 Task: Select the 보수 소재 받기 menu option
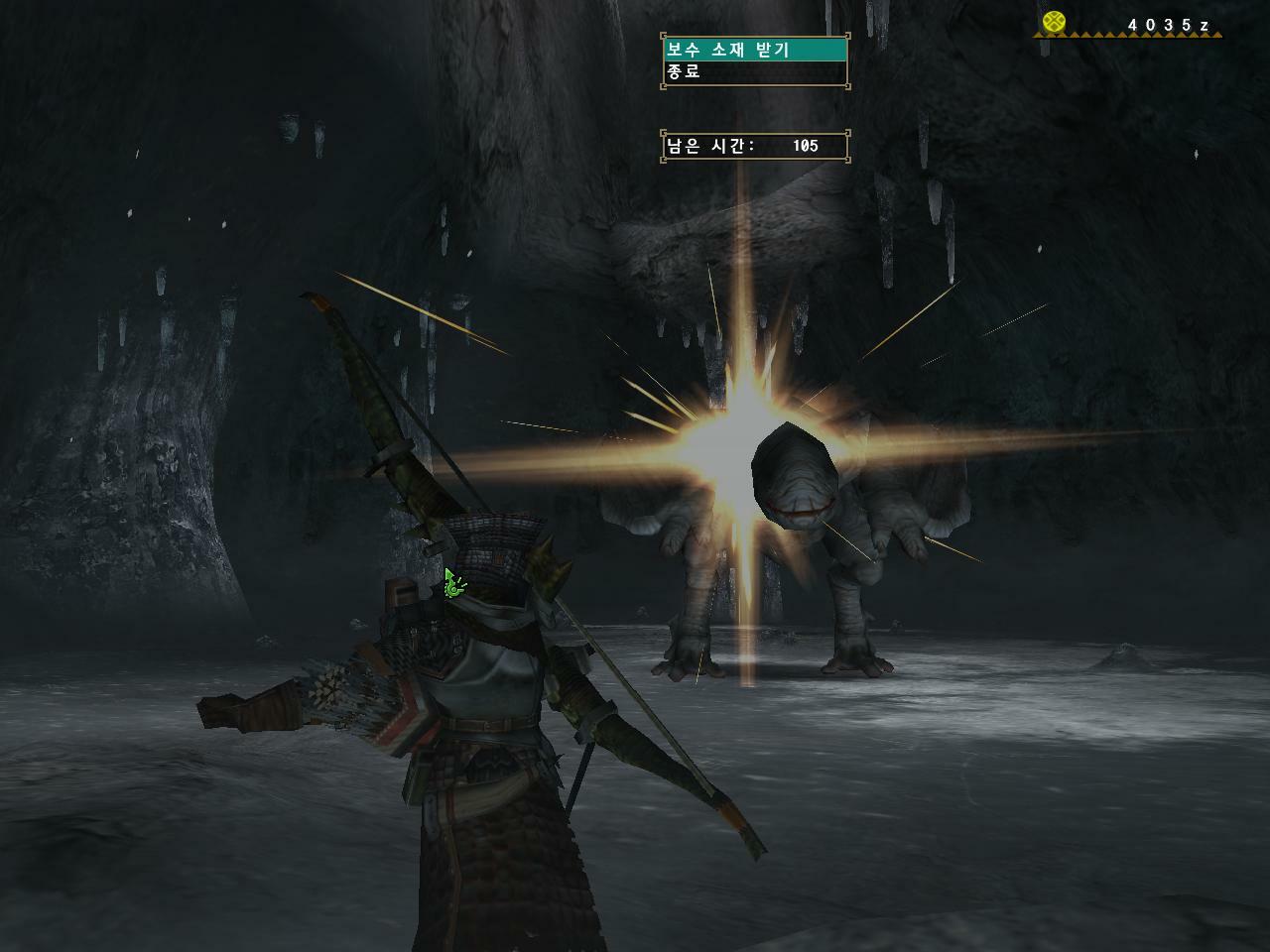point(754,50)
